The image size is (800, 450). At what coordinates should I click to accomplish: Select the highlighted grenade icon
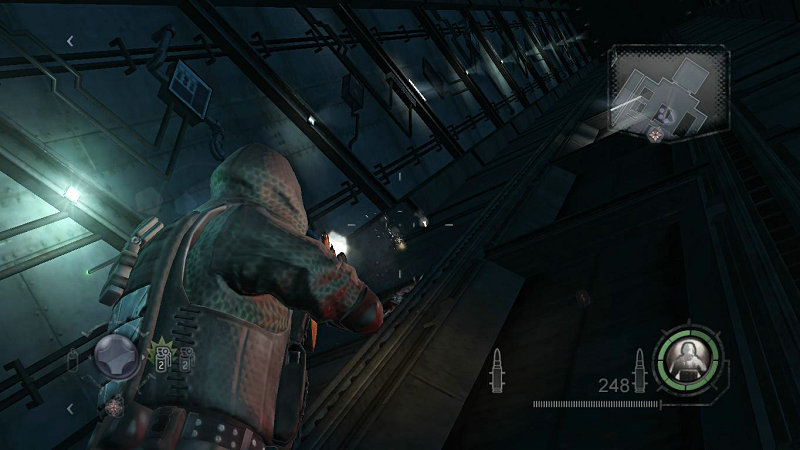coord(160,359)
